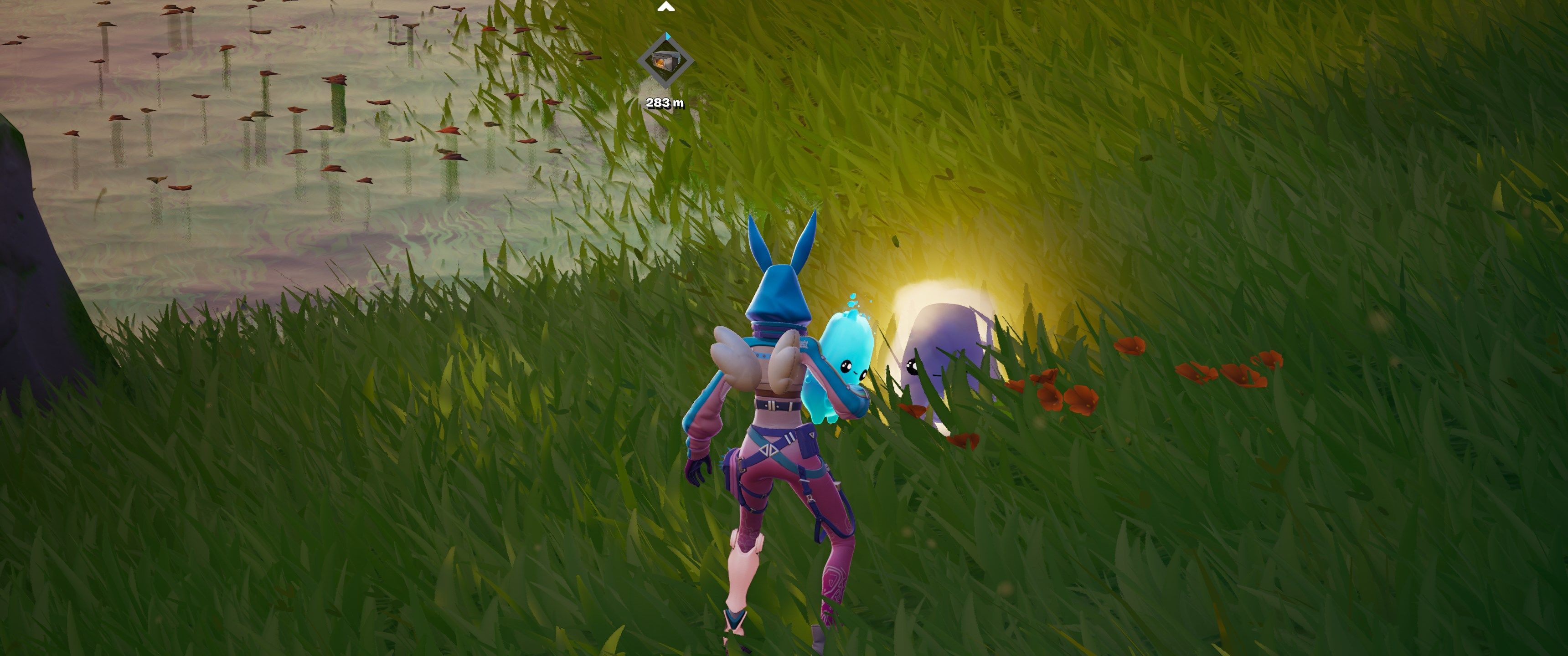
Task: Click the creature's visible eye
Action: coord(912,366)
